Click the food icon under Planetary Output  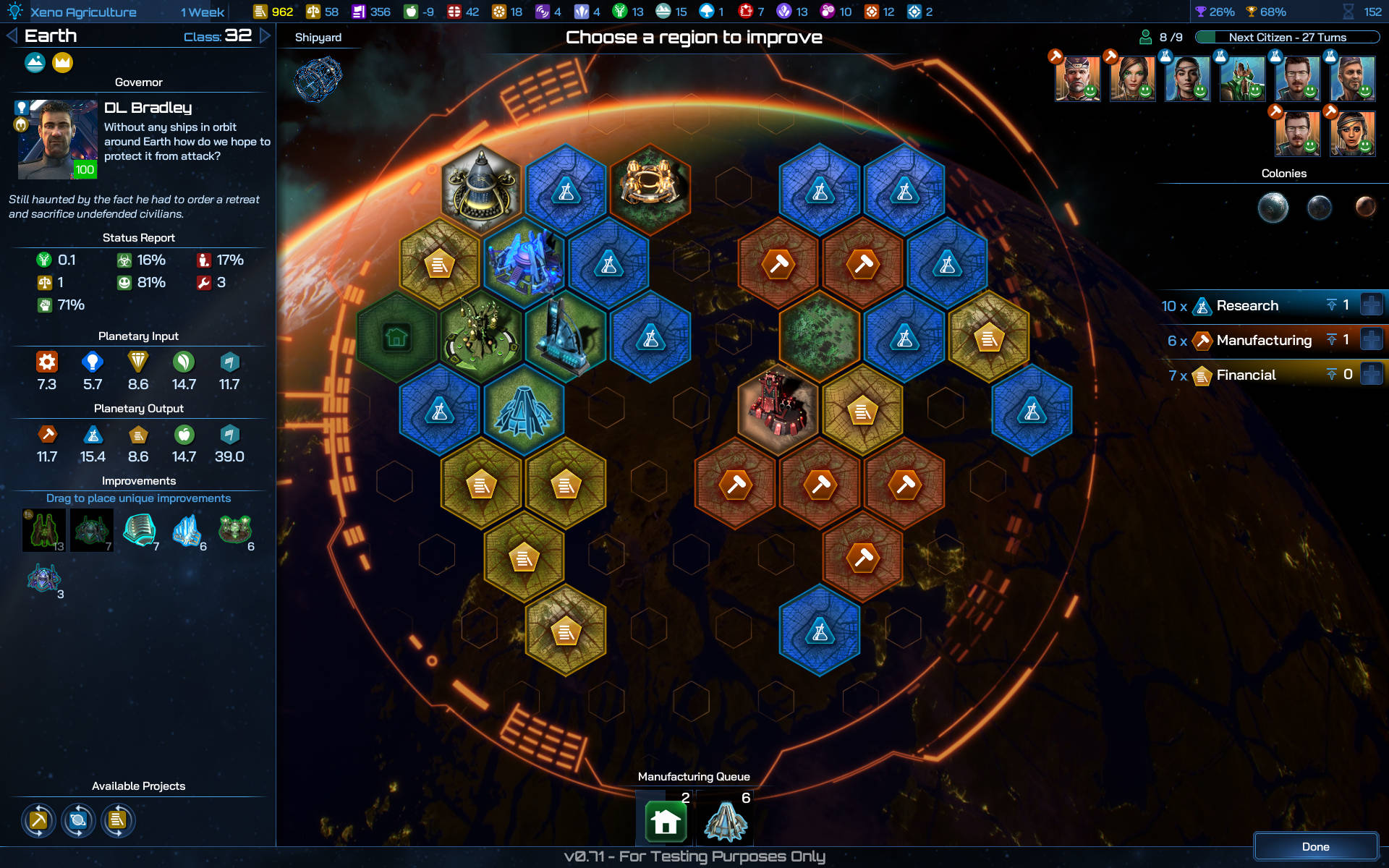click(x=184, y=434)
